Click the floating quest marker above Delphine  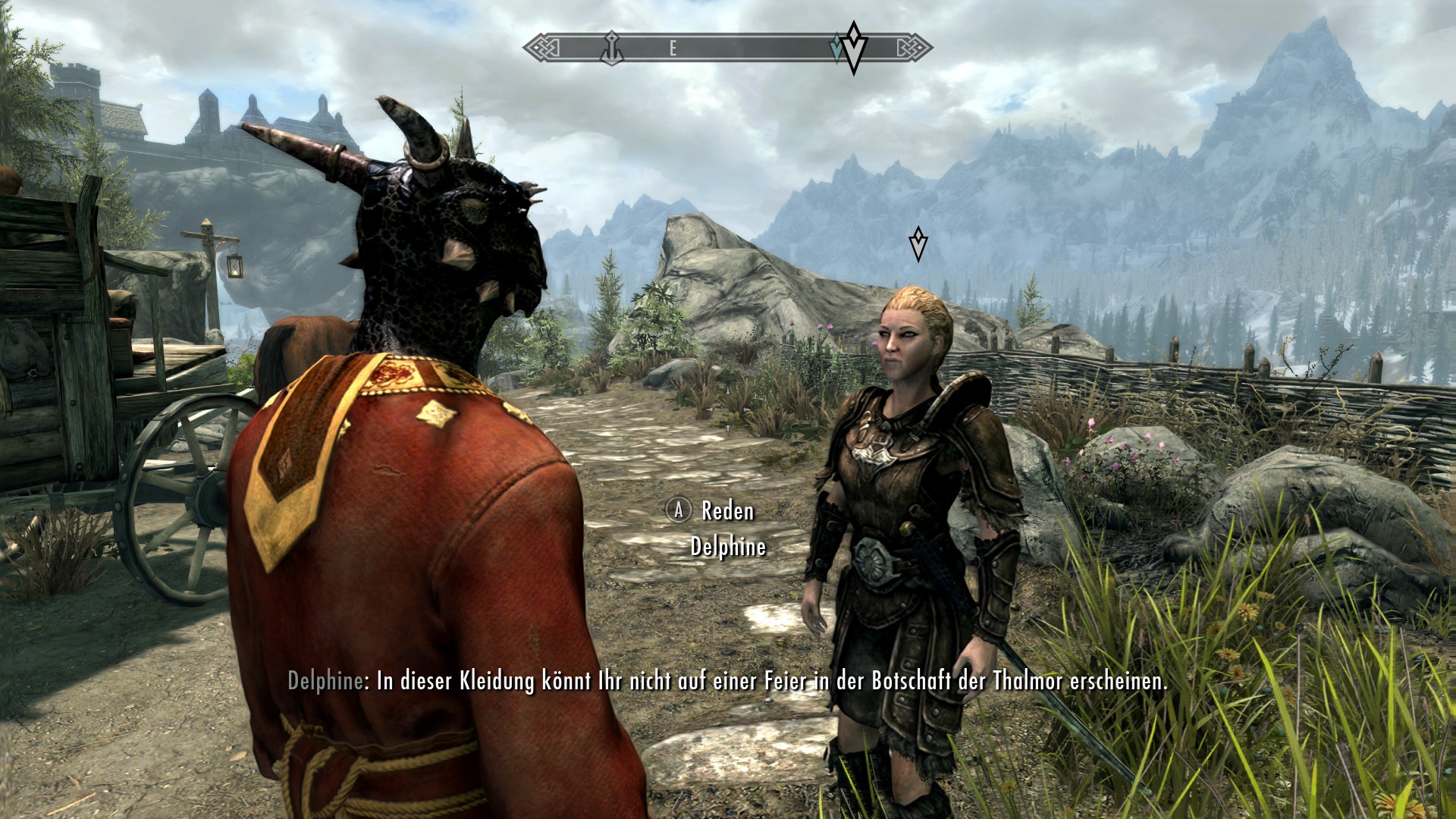tap(918, 244)
